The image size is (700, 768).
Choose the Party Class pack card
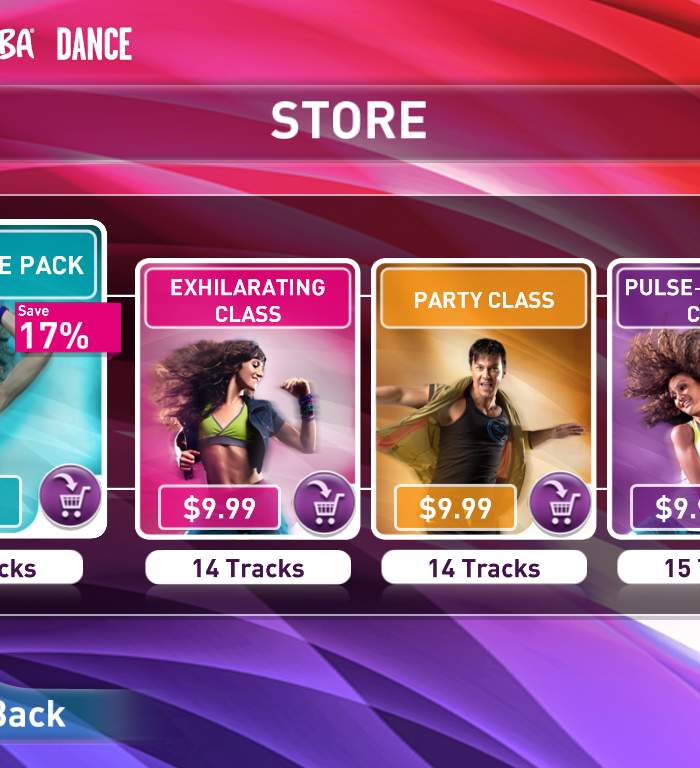(x=483, y=400)
